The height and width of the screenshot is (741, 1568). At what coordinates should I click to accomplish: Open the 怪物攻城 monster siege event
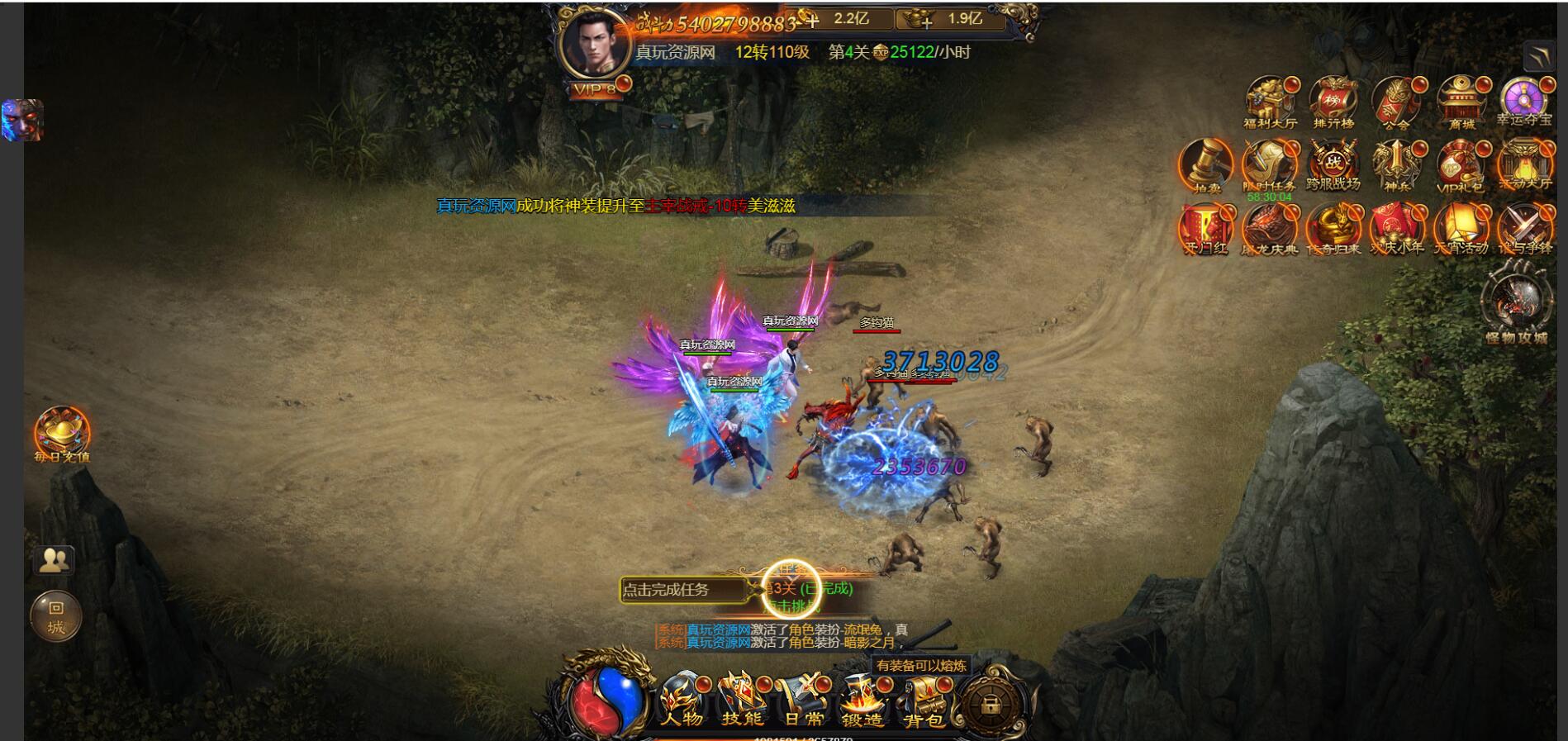tap(1516, 302)
